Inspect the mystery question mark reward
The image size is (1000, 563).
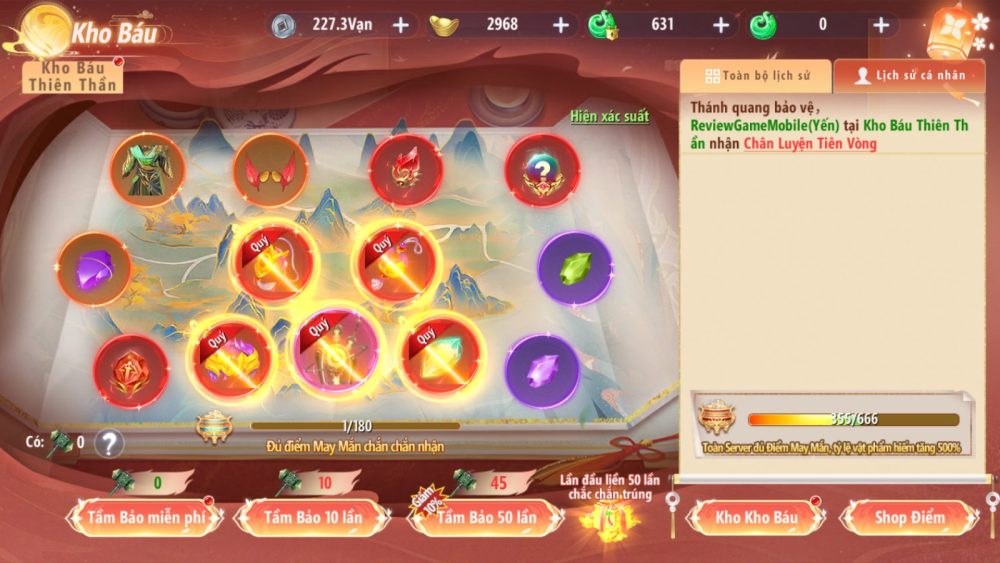pyautogui.click(x=542, y=170)
